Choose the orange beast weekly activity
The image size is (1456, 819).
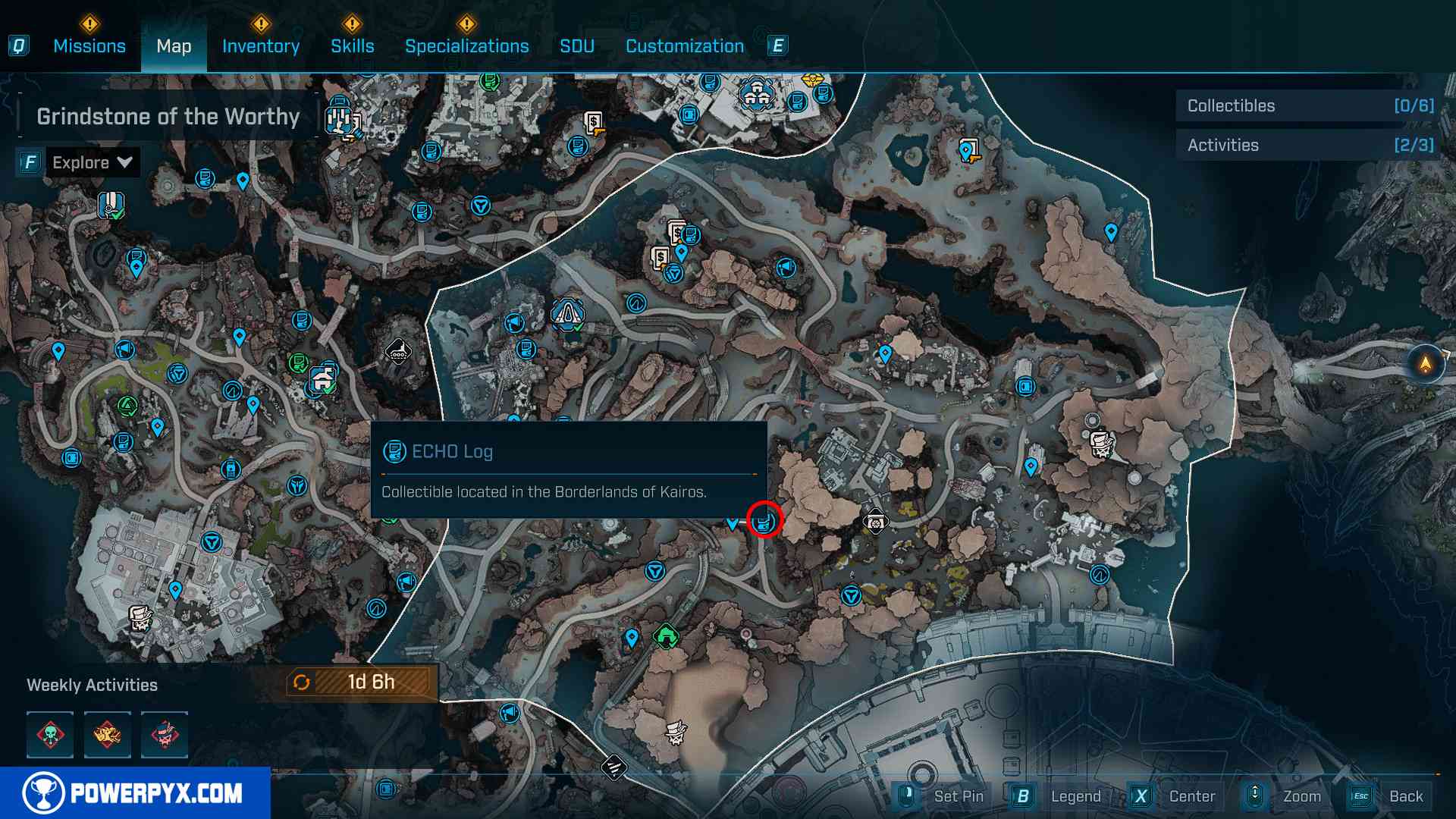click(x=107, y=734)
